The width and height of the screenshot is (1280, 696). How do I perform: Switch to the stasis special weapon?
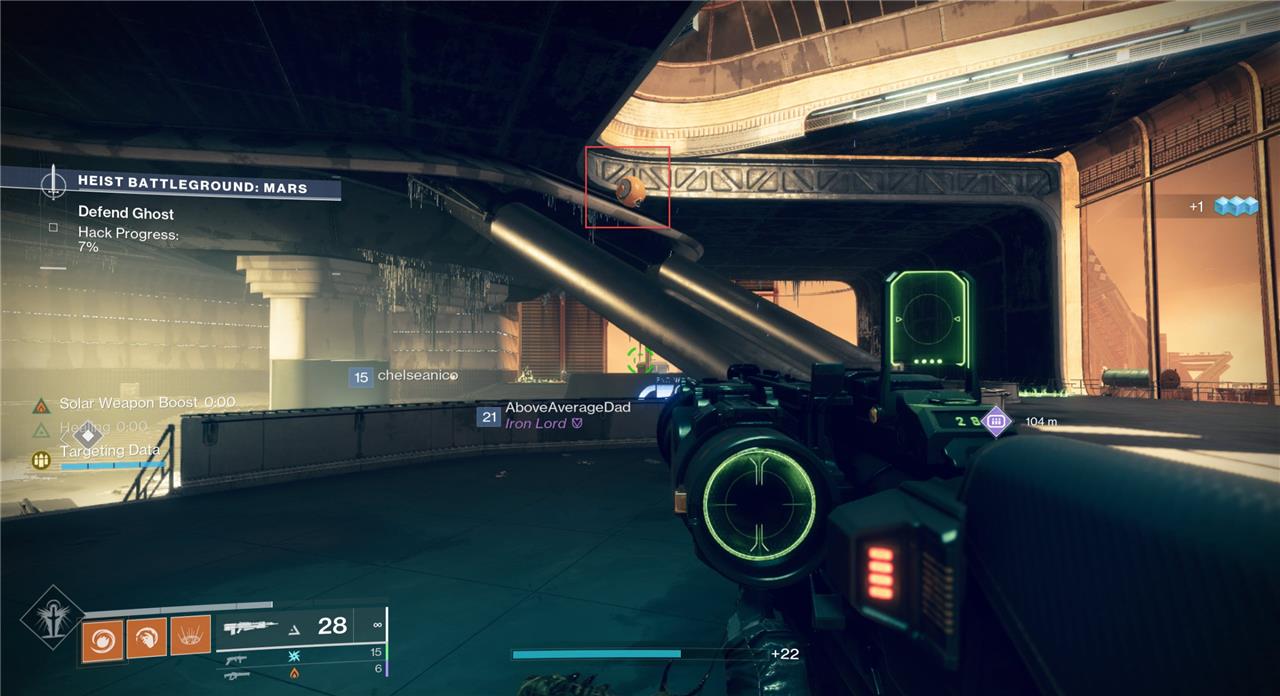[x=237, y=659]
